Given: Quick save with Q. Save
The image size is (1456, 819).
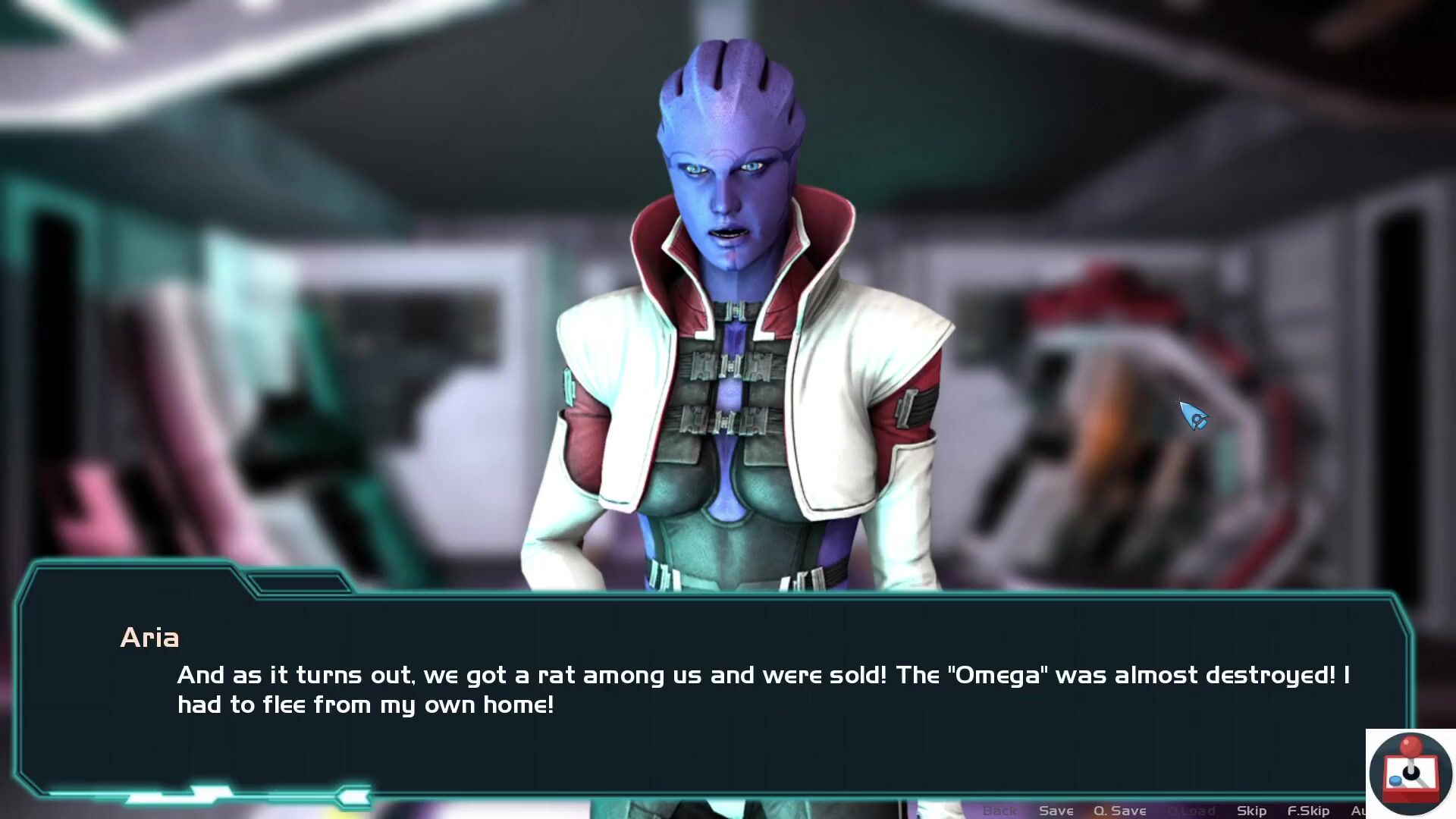Looking at the screenshot, I should pos(1119,811).
